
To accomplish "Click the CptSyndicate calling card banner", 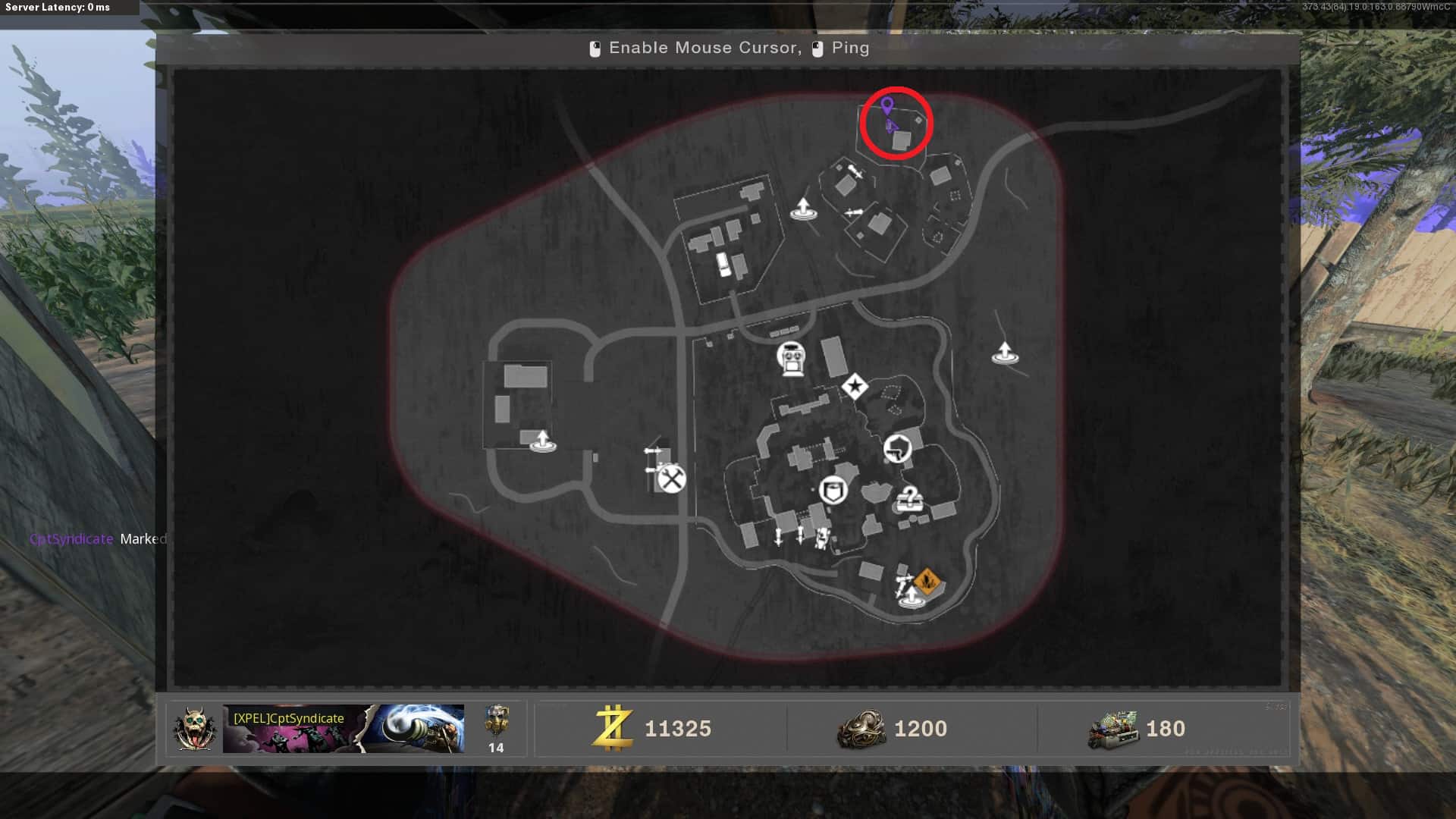I will (343, 729).
